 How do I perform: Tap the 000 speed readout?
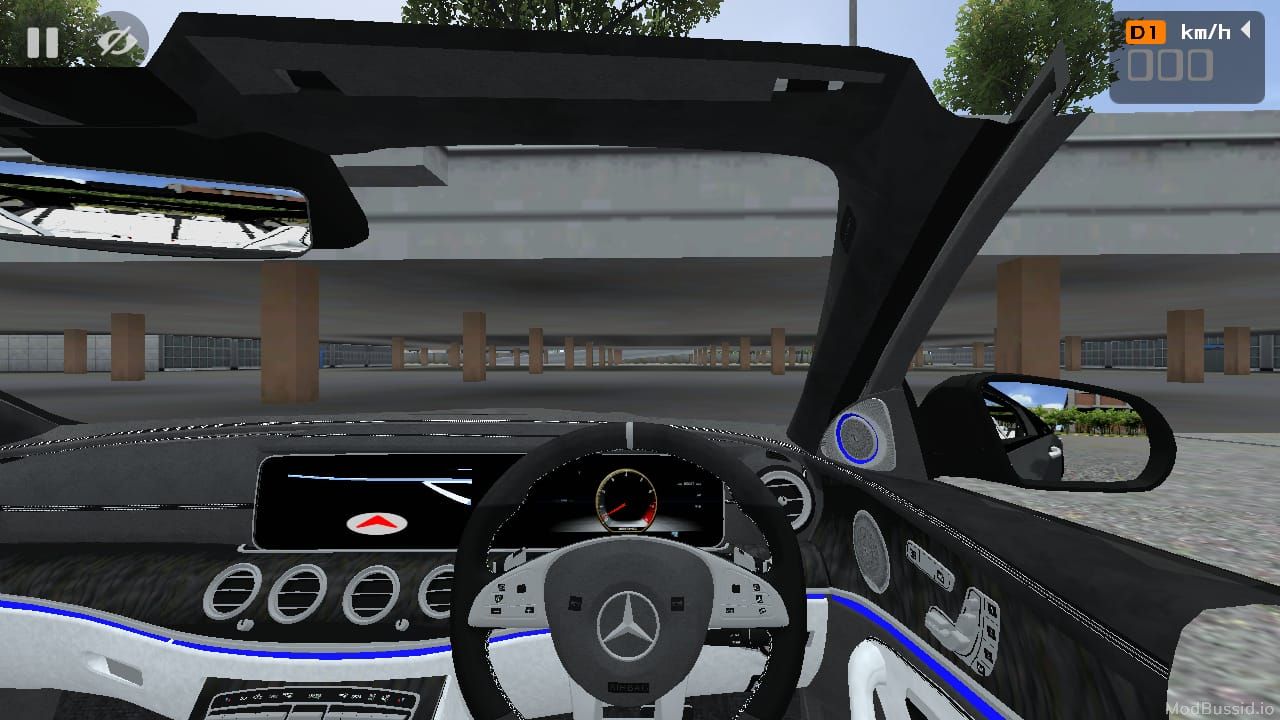coord(1172,66)
